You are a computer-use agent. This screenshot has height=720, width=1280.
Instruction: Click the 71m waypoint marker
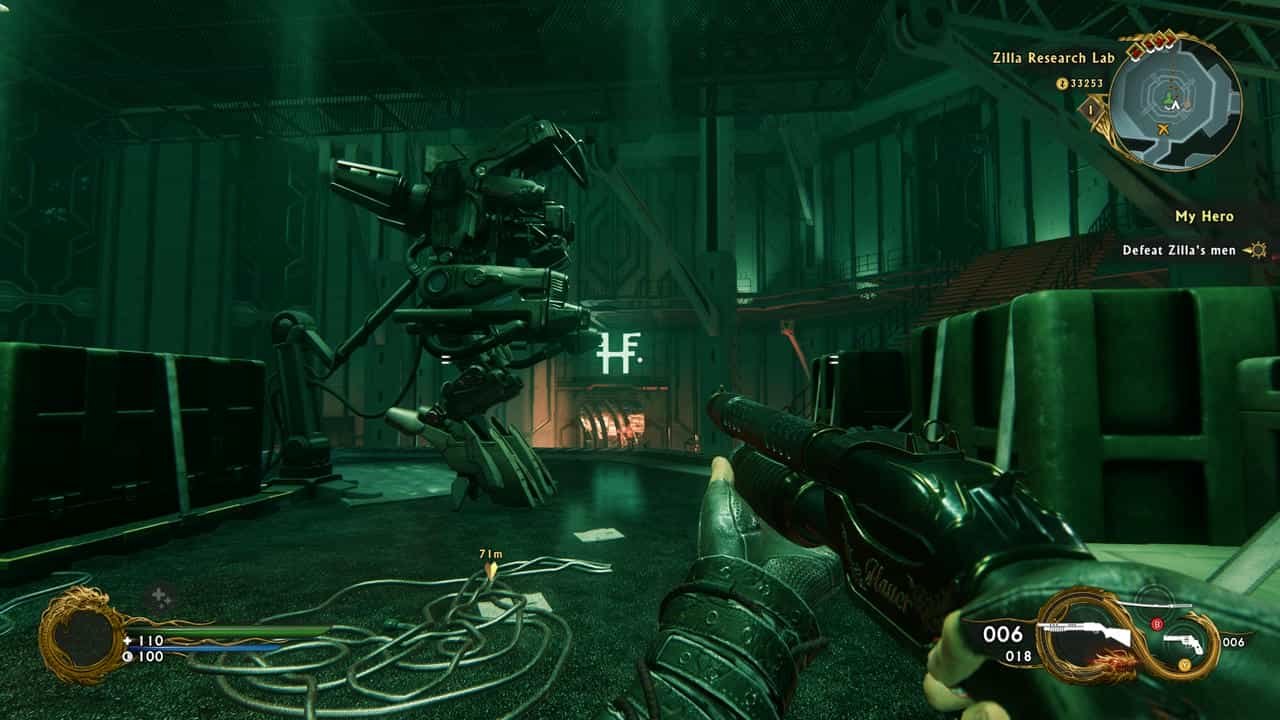coord(491,571)
